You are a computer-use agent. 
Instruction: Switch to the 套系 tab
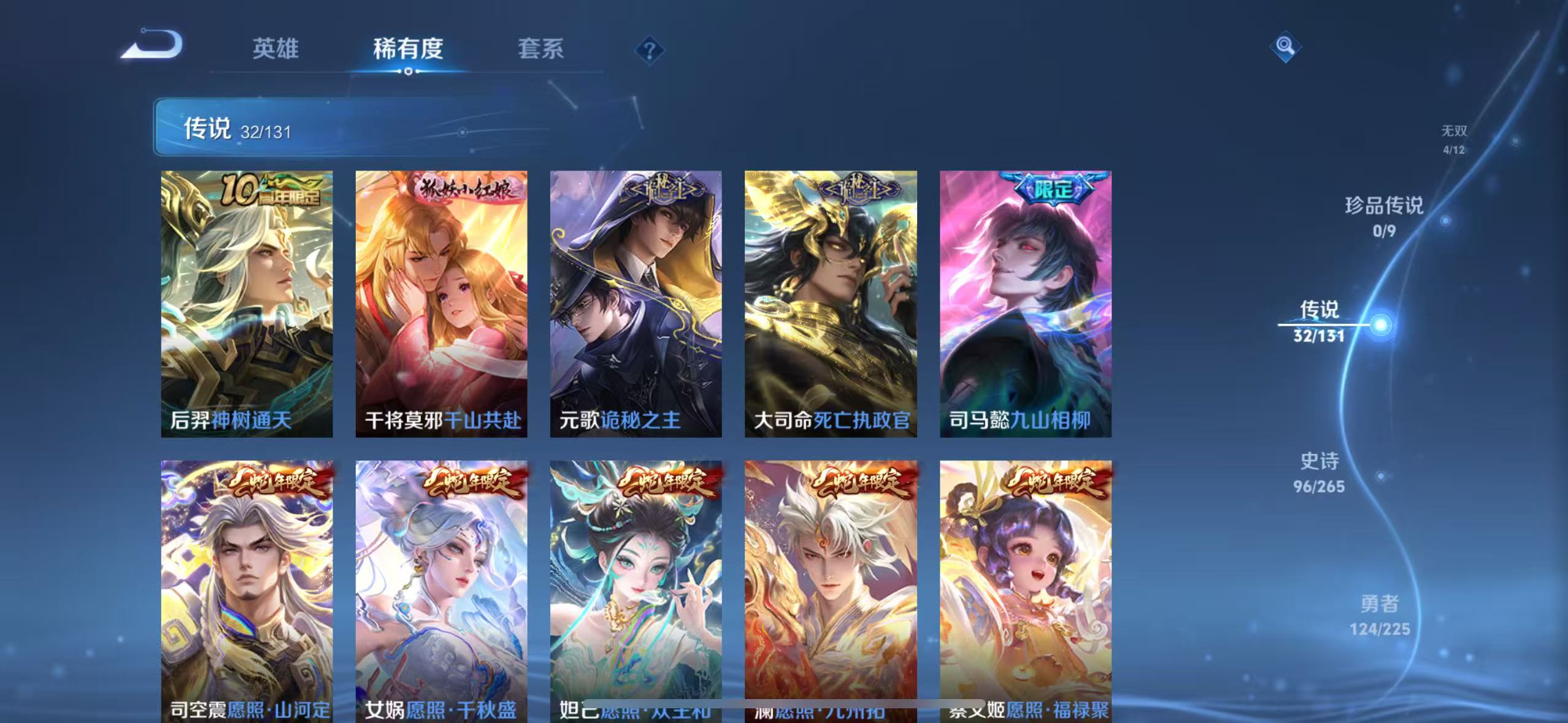click(542, 49)
